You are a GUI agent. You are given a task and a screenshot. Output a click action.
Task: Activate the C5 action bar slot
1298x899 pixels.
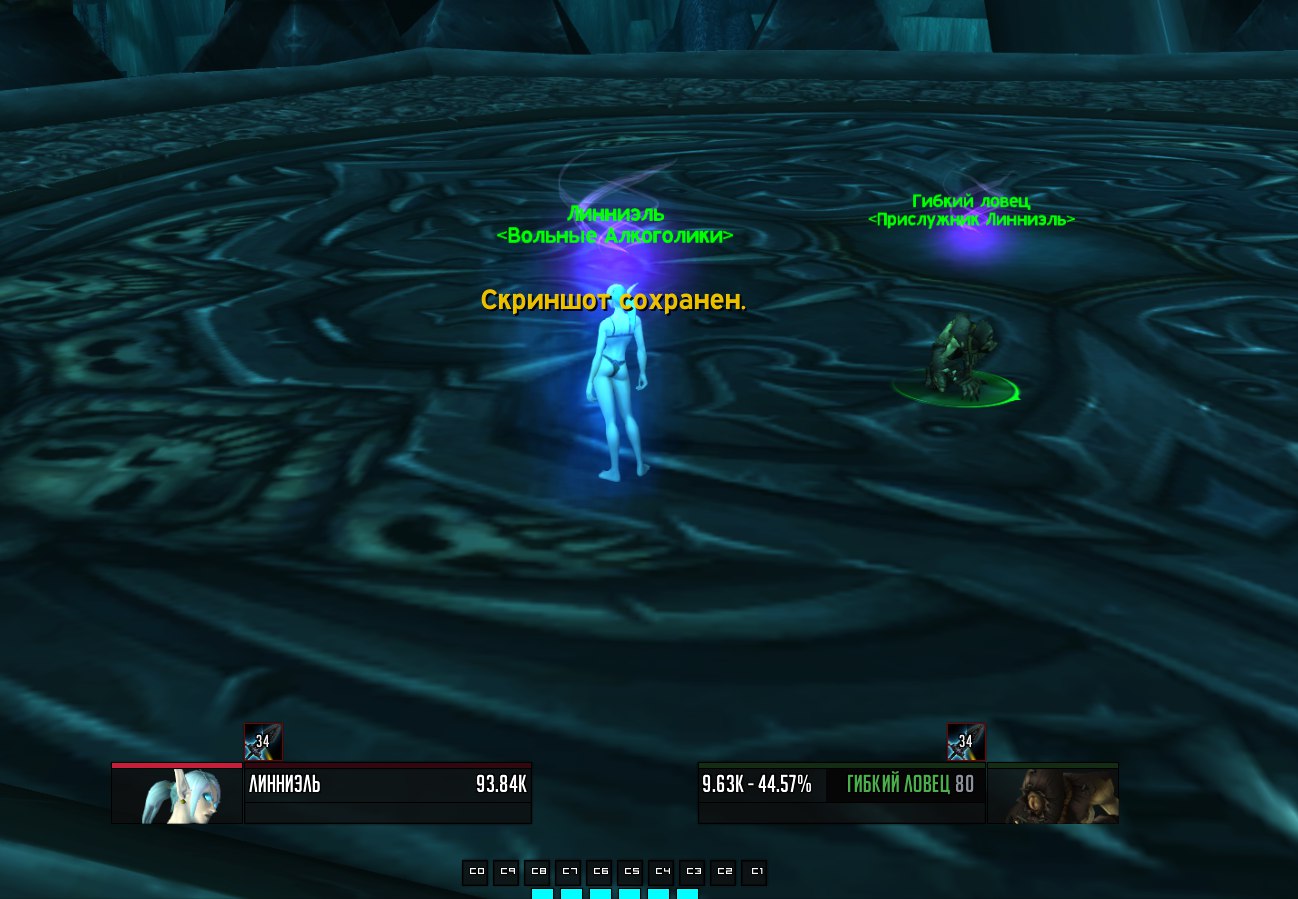(631, 872)
